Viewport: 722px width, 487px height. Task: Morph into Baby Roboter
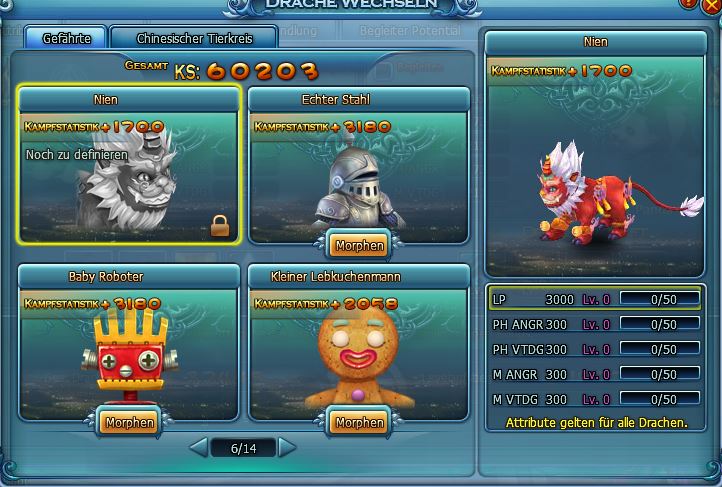click(x=129, y=423)
